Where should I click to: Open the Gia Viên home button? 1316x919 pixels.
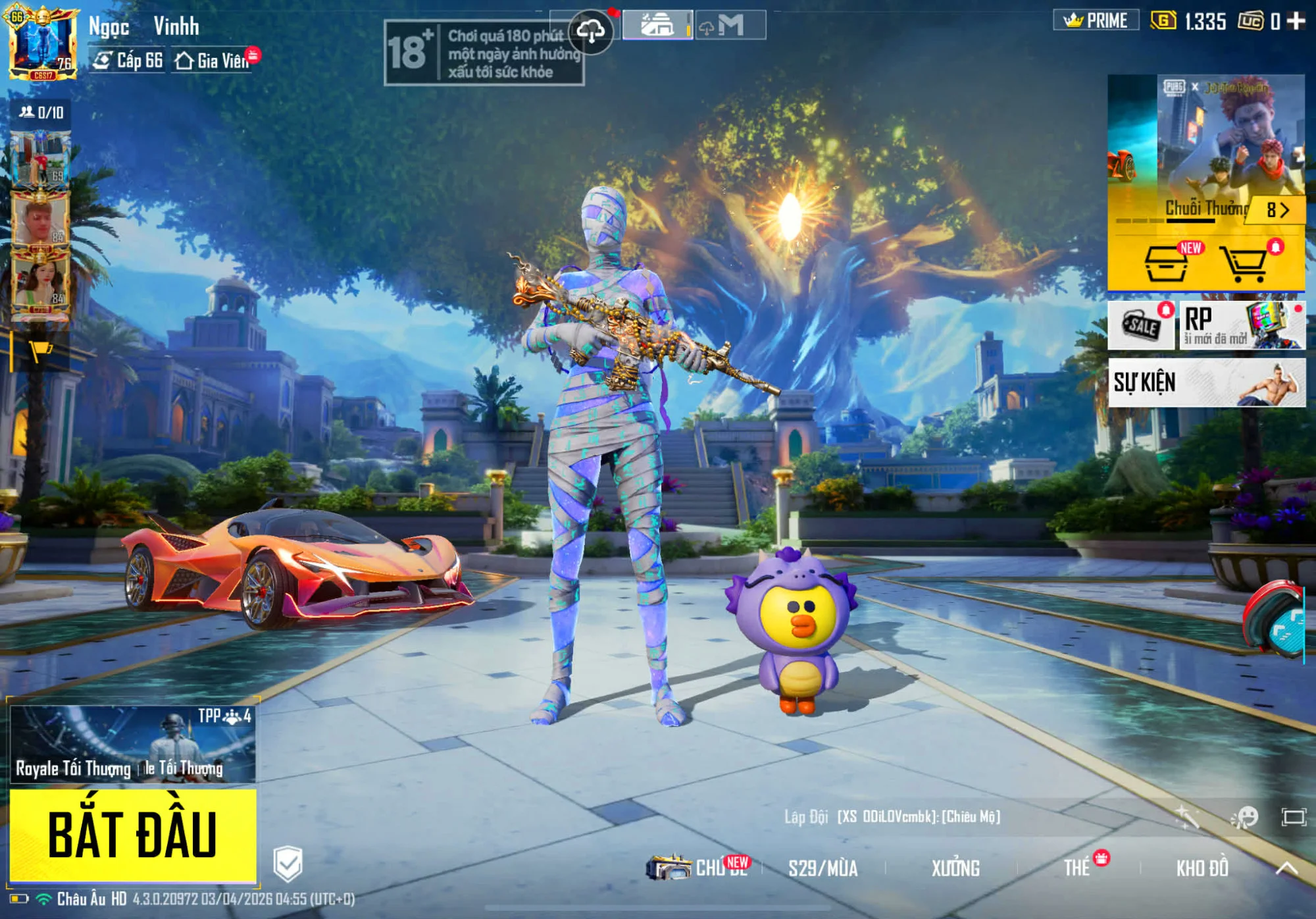tap(213, 61)
